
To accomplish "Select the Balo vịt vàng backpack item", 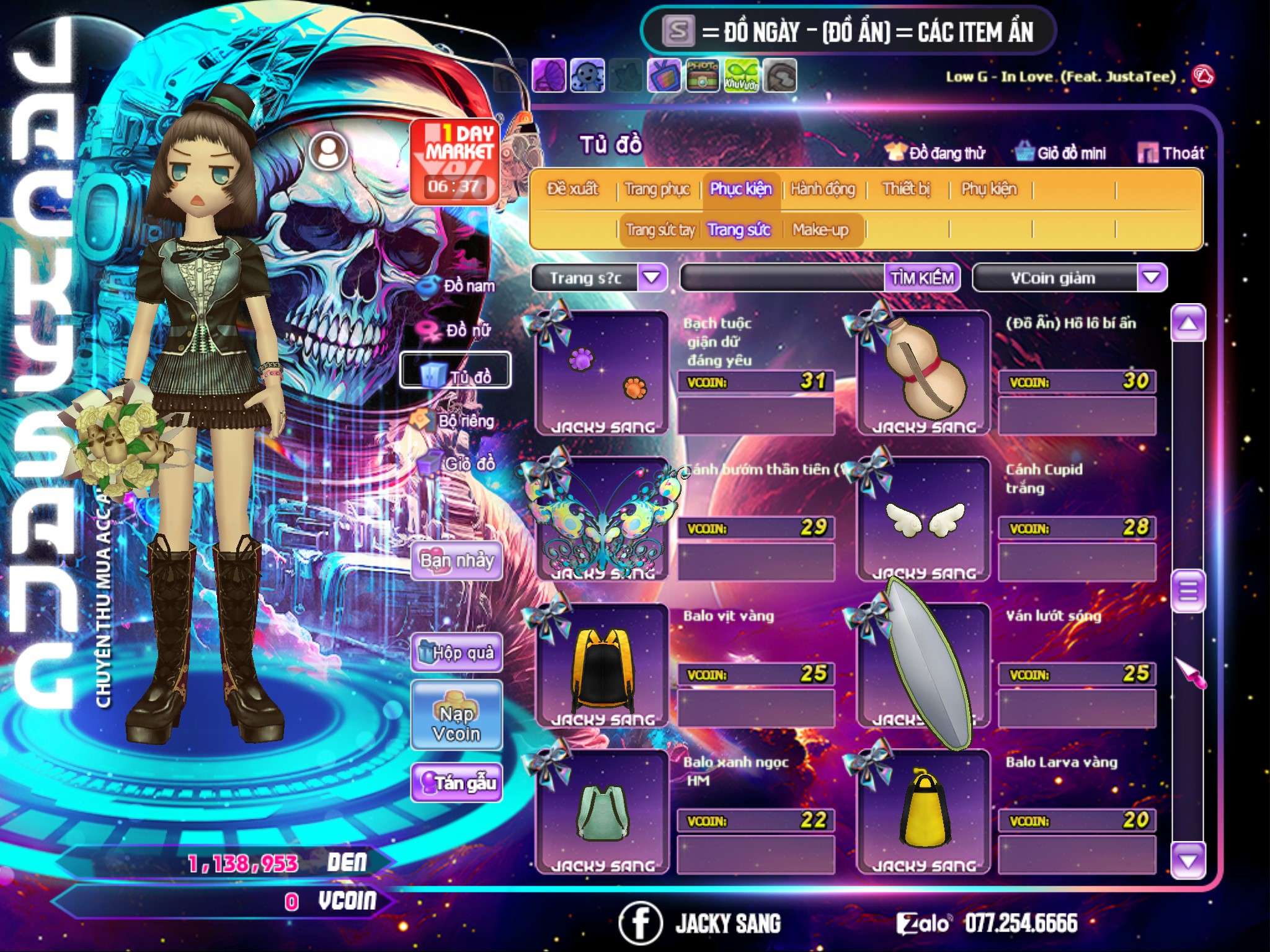I will coord(601,666).
